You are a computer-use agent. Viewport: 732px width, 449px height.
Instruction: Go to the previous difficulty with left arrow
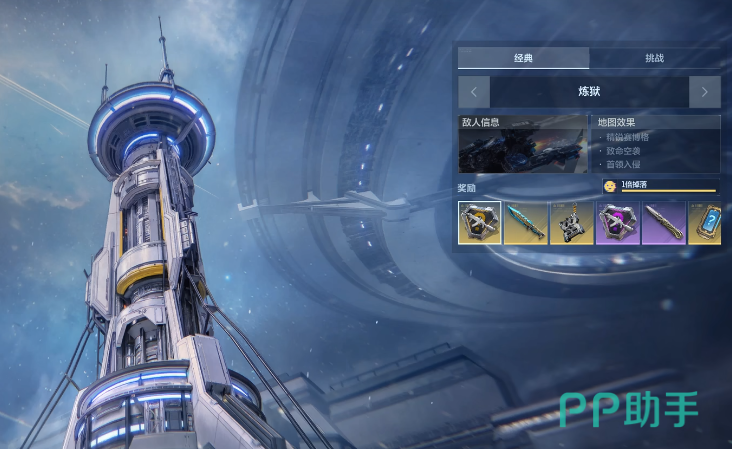473,92
